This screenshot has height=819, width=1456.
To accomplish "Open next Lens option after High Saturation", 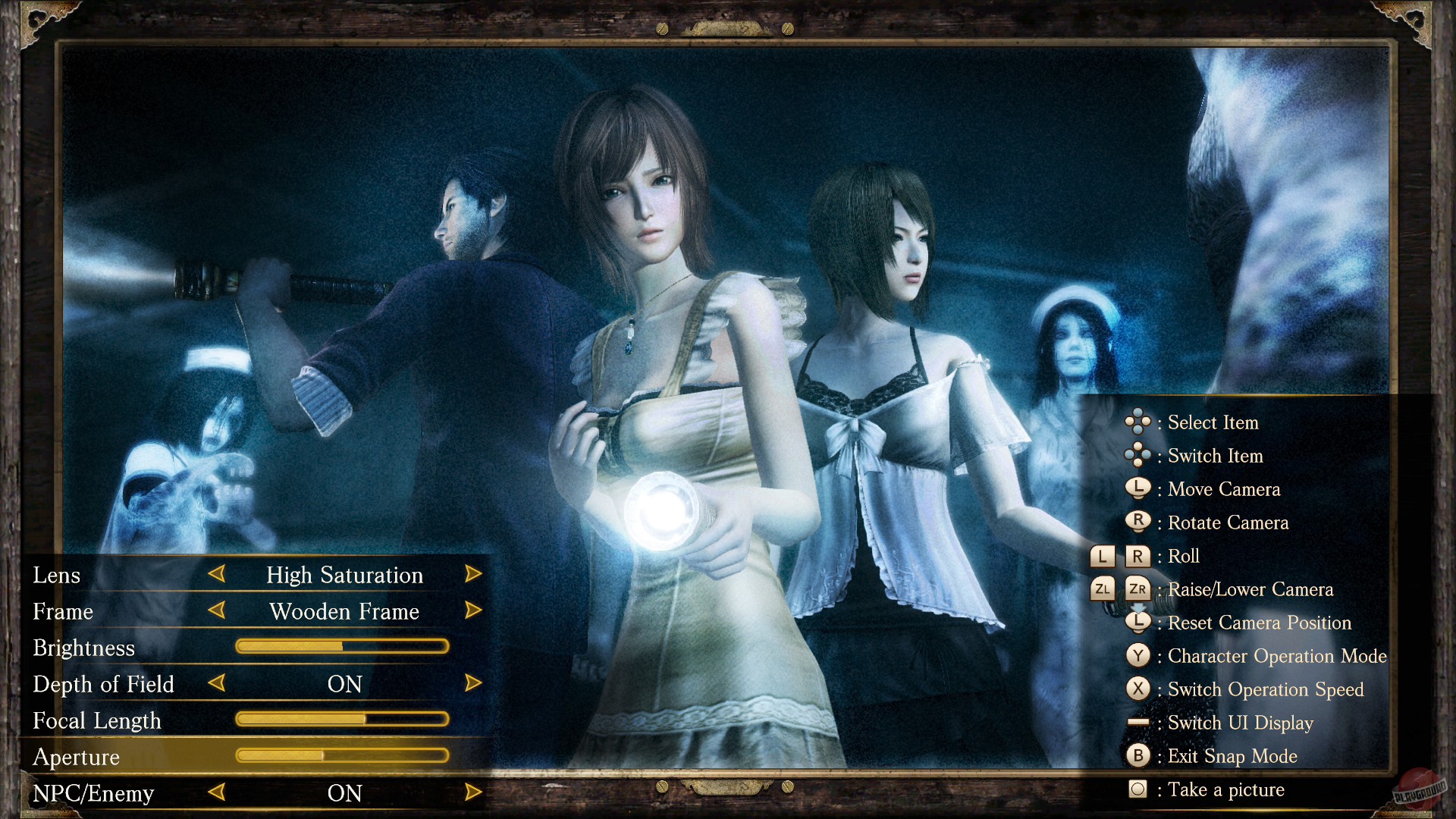I will [473, 575].
